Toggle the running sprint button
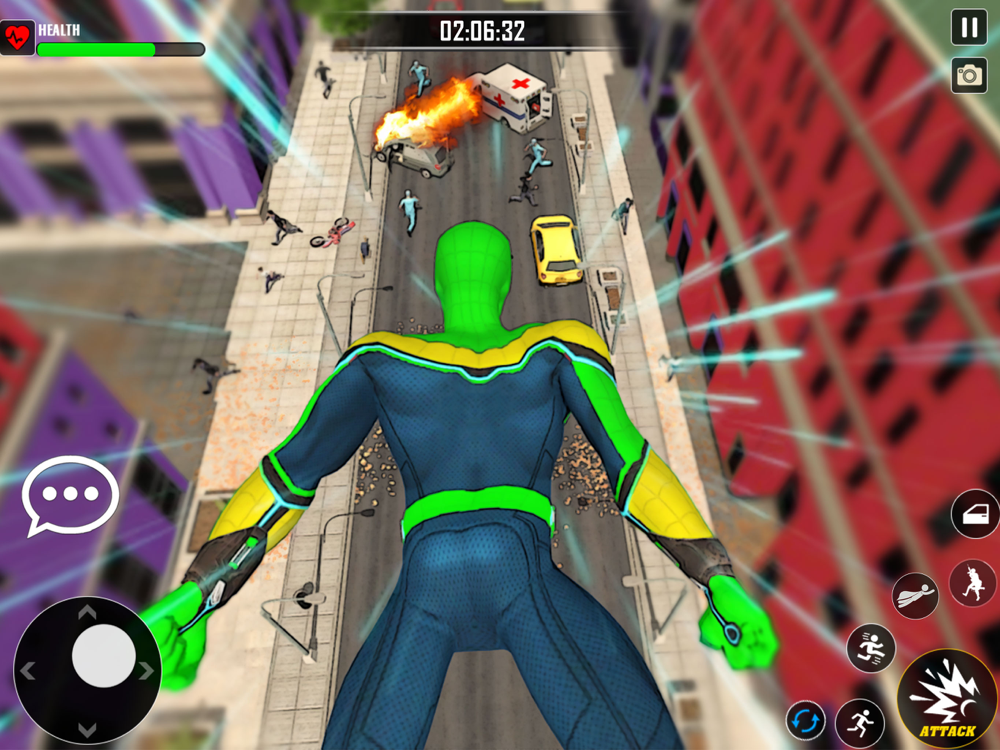Screen dimensions: 1000x750 click(860, 720)
